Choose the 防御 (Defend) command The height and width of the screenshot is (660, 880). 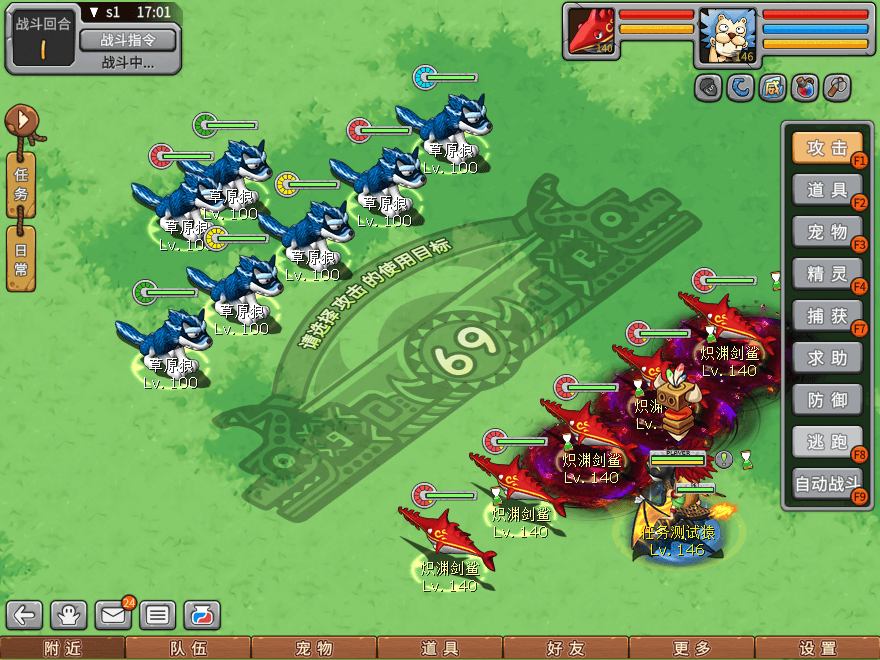(826, 401)
